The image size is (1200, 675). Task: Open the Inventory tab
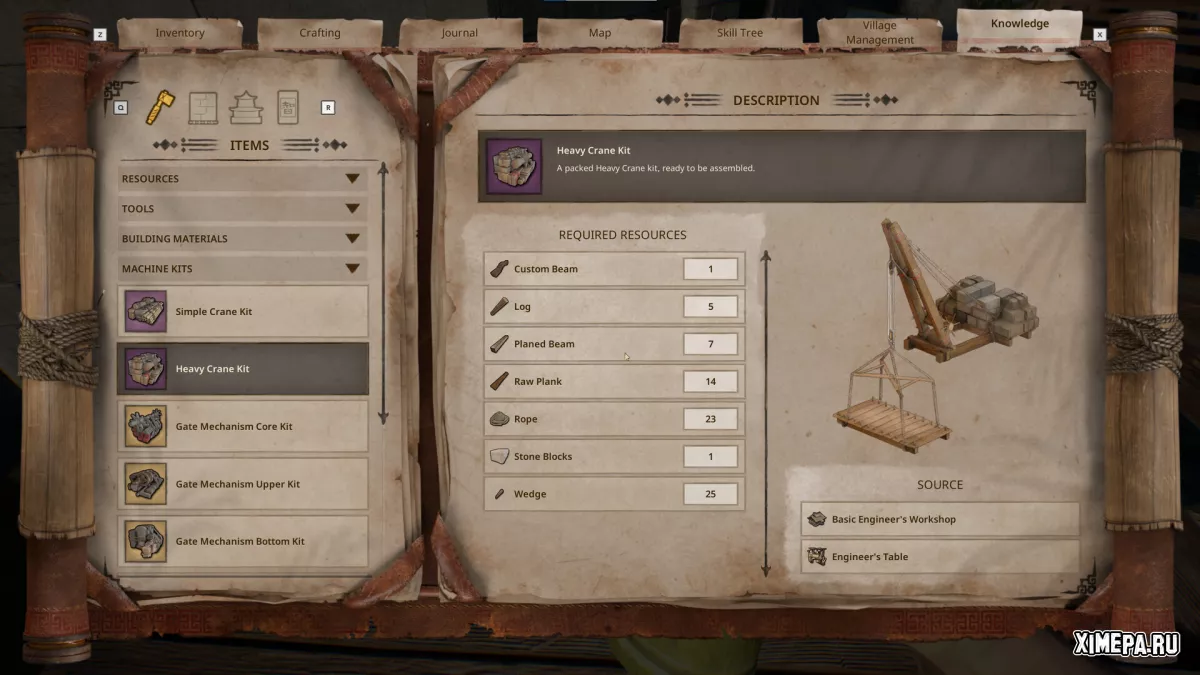(x=180, y=33)
